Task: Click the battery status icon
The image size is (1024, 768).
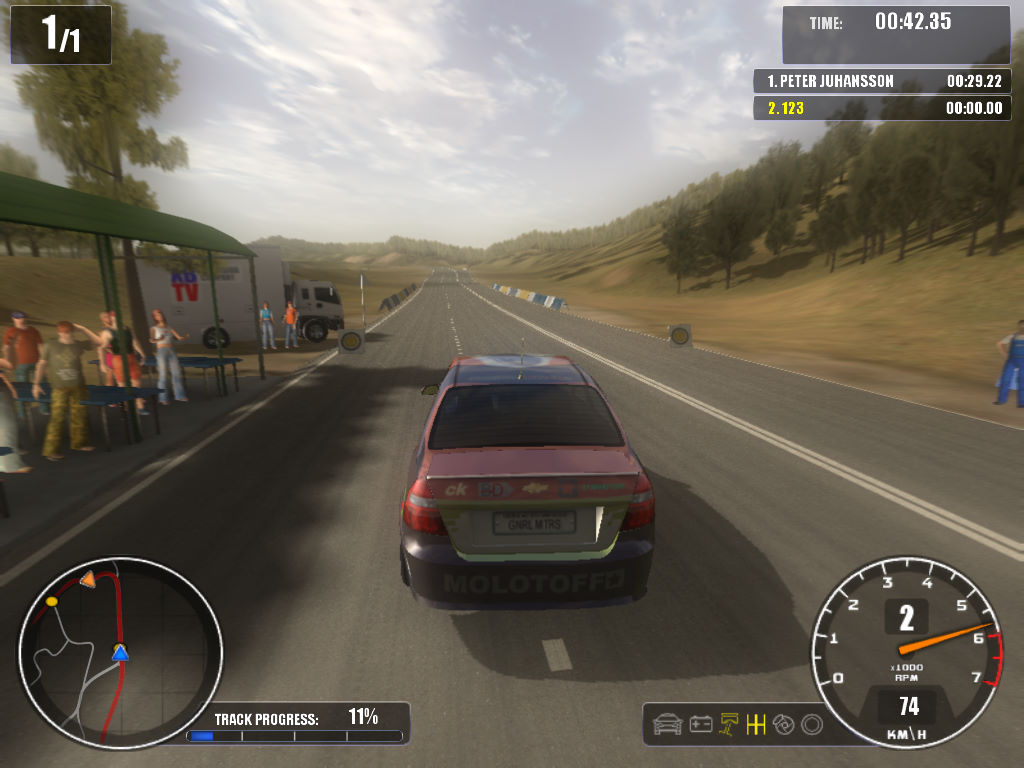Action: pos(701,724)
